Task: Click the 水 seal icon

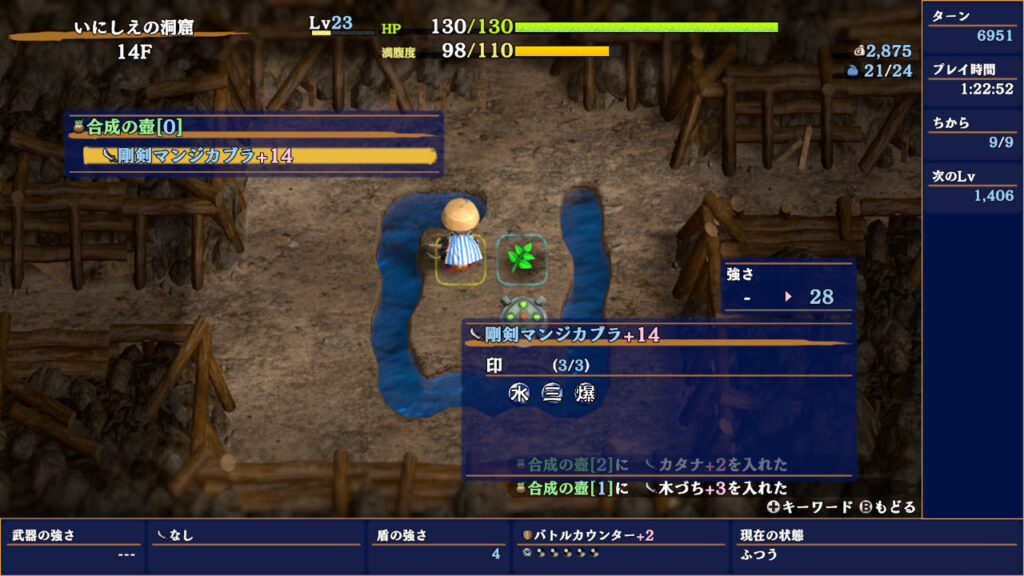Action: [519, 393]
